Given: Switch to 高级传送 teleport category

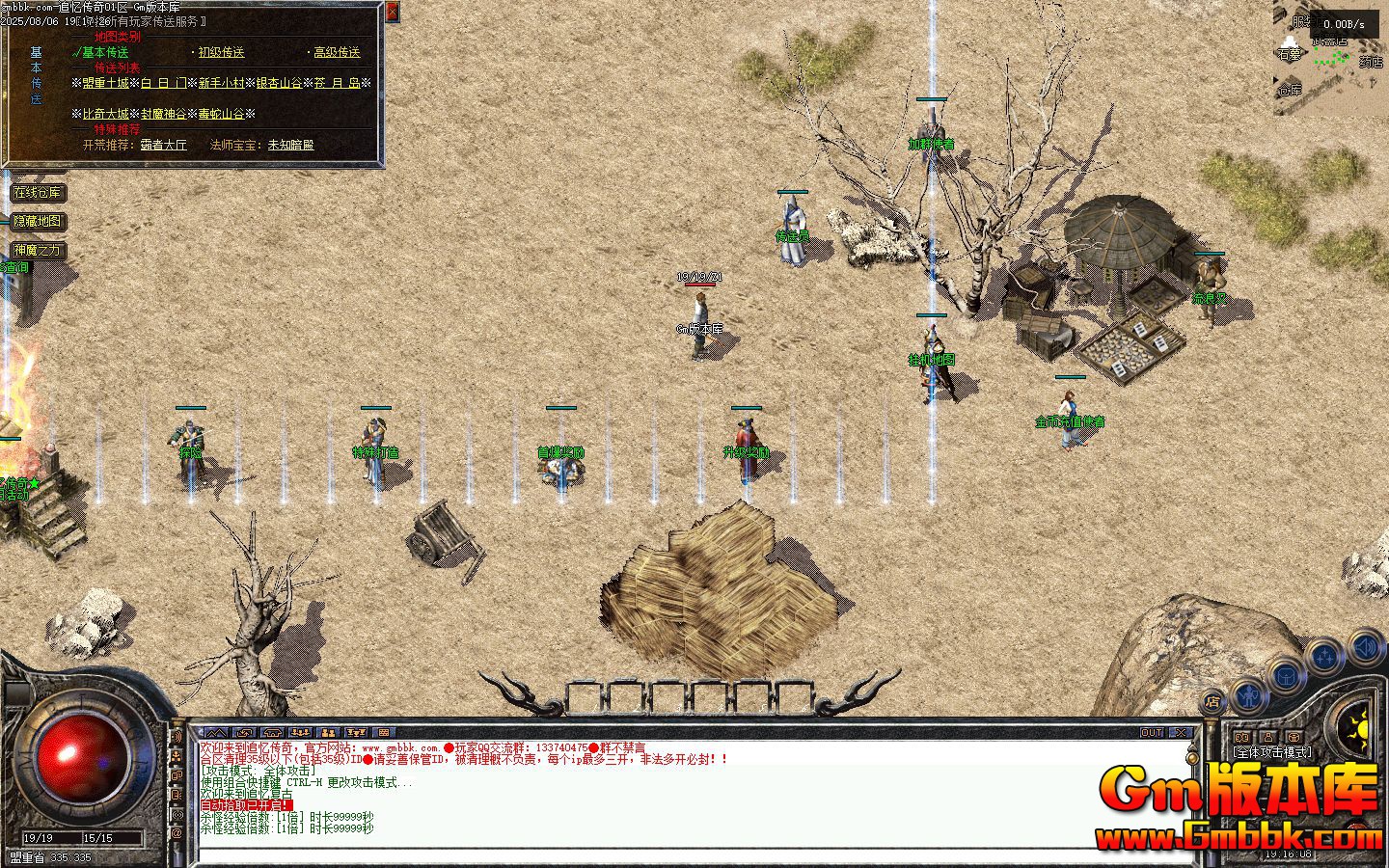Looking at the screenshot, I should [337, 53].
